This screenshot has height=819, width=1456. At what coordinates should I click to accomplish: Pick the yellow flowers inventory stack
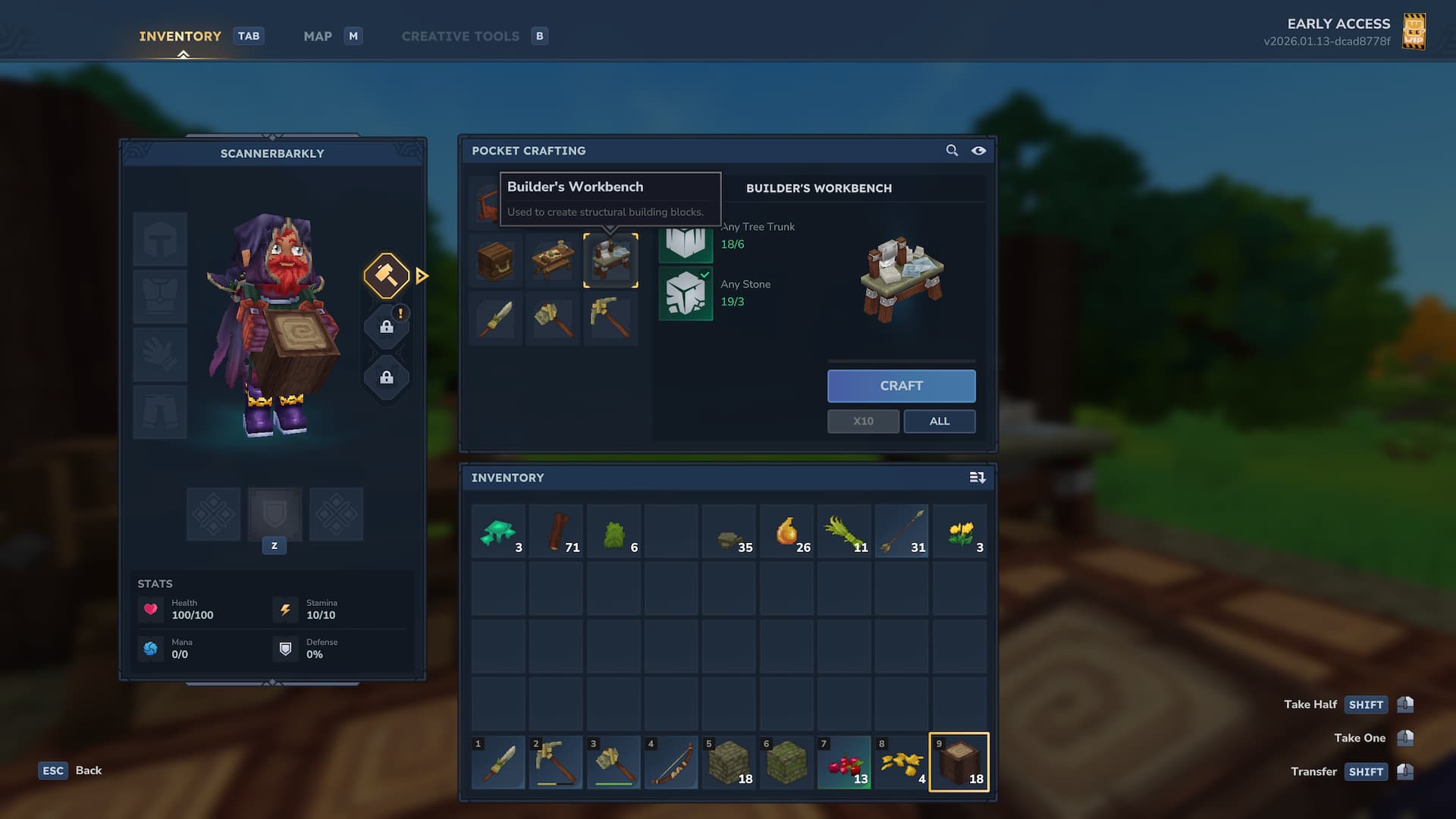click(x=959, y=532)
